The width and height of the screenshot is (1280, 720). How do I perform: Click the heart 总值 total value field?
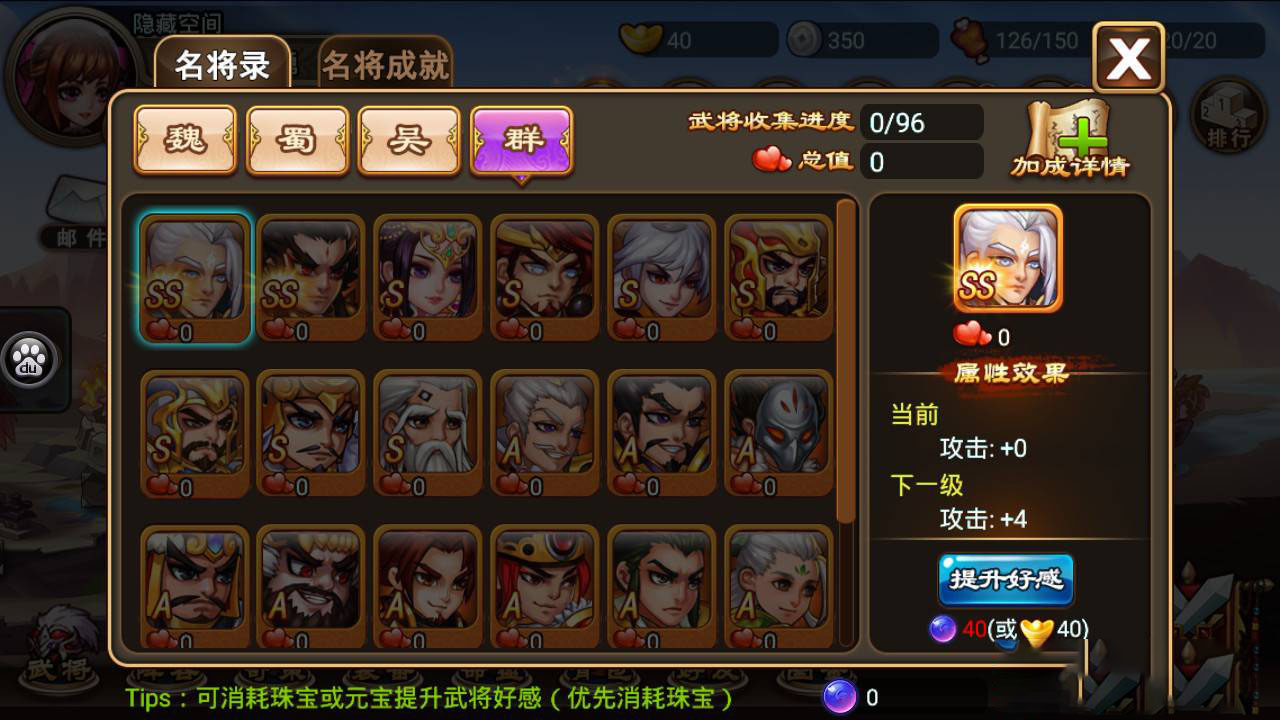920,161
